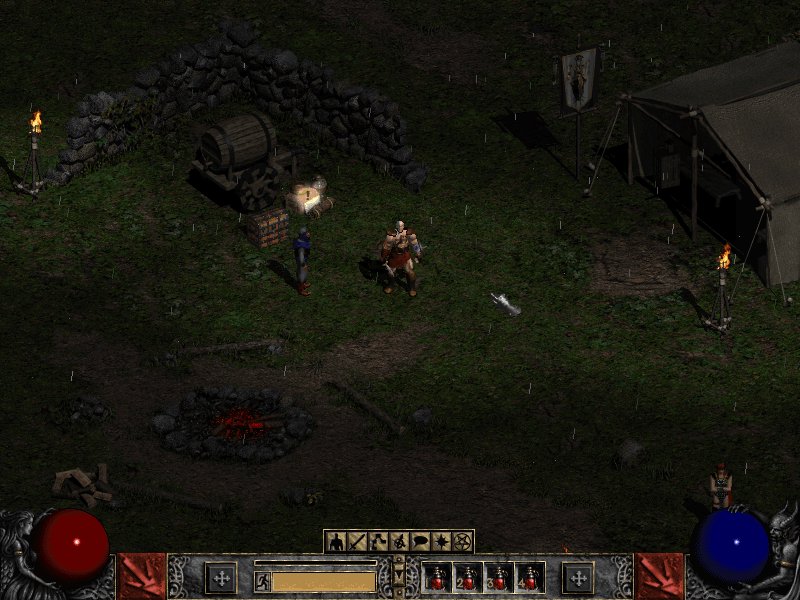Toggle the run/walk running man button

click(x=262, y=580)
